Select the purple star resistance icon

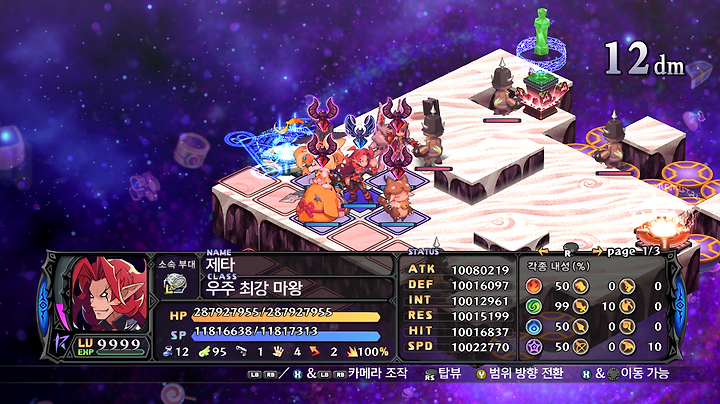[533, 346]
